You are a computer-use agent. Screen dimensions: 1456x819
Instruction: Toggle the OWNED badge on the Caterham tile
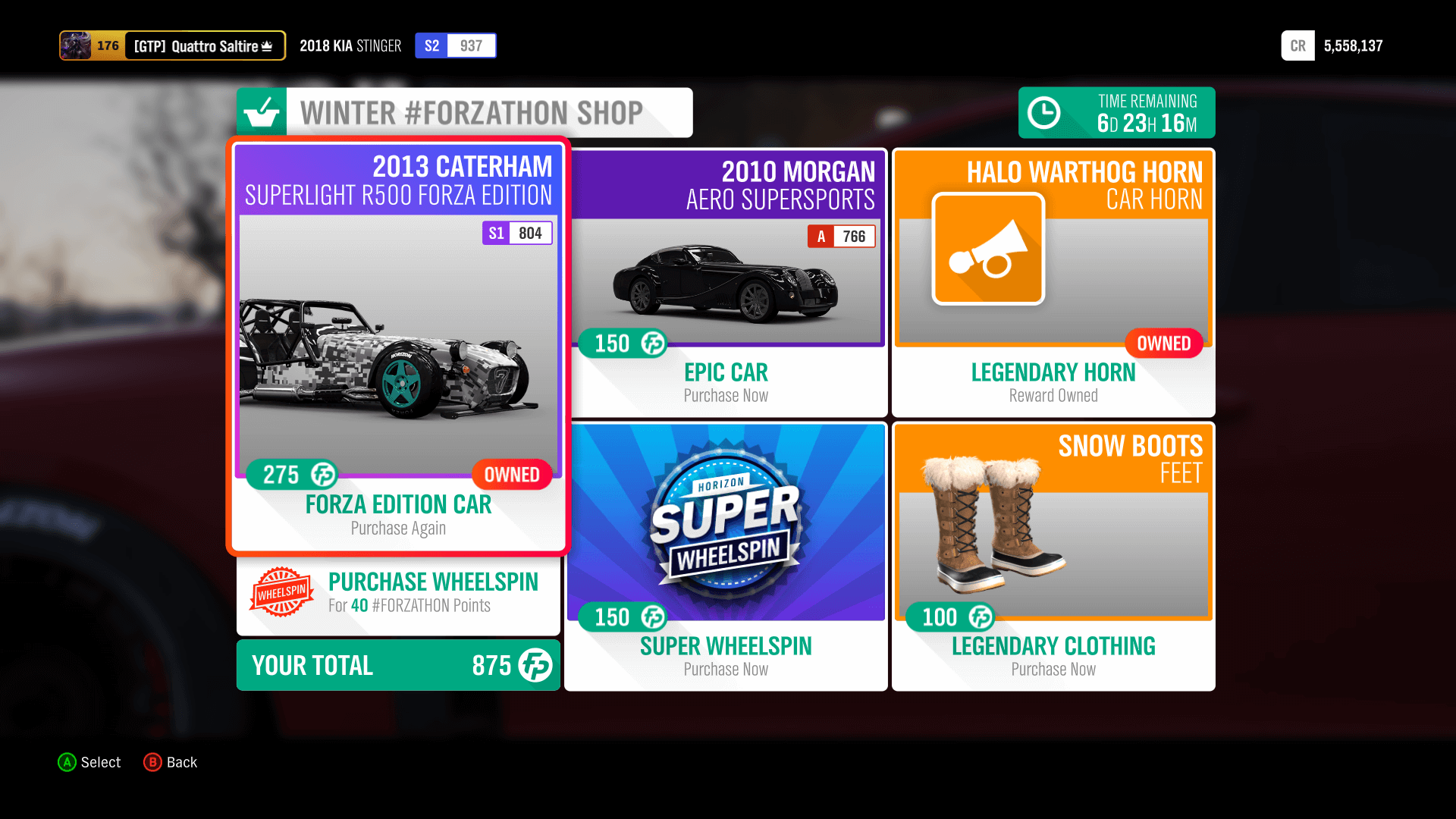(x=512, y=475)
